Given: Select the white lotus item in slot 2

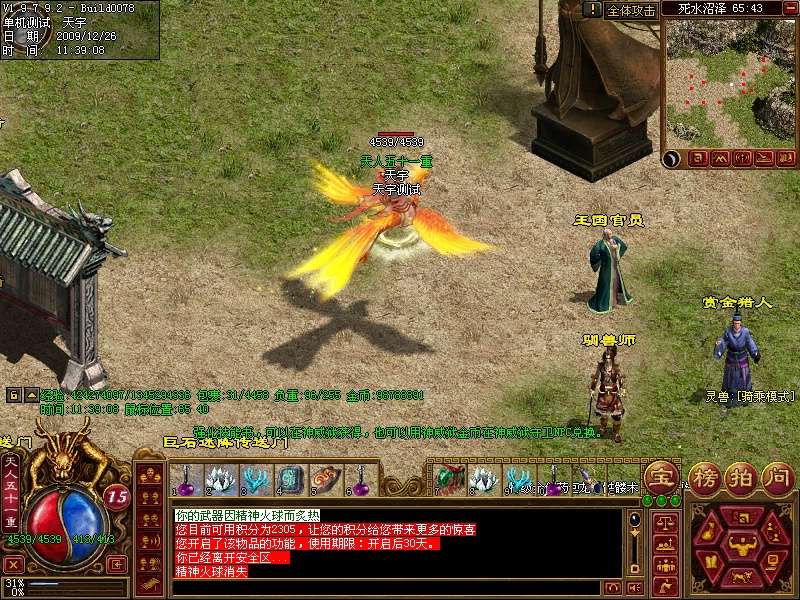Looking at the screenshot, I should tap(220, 479).
